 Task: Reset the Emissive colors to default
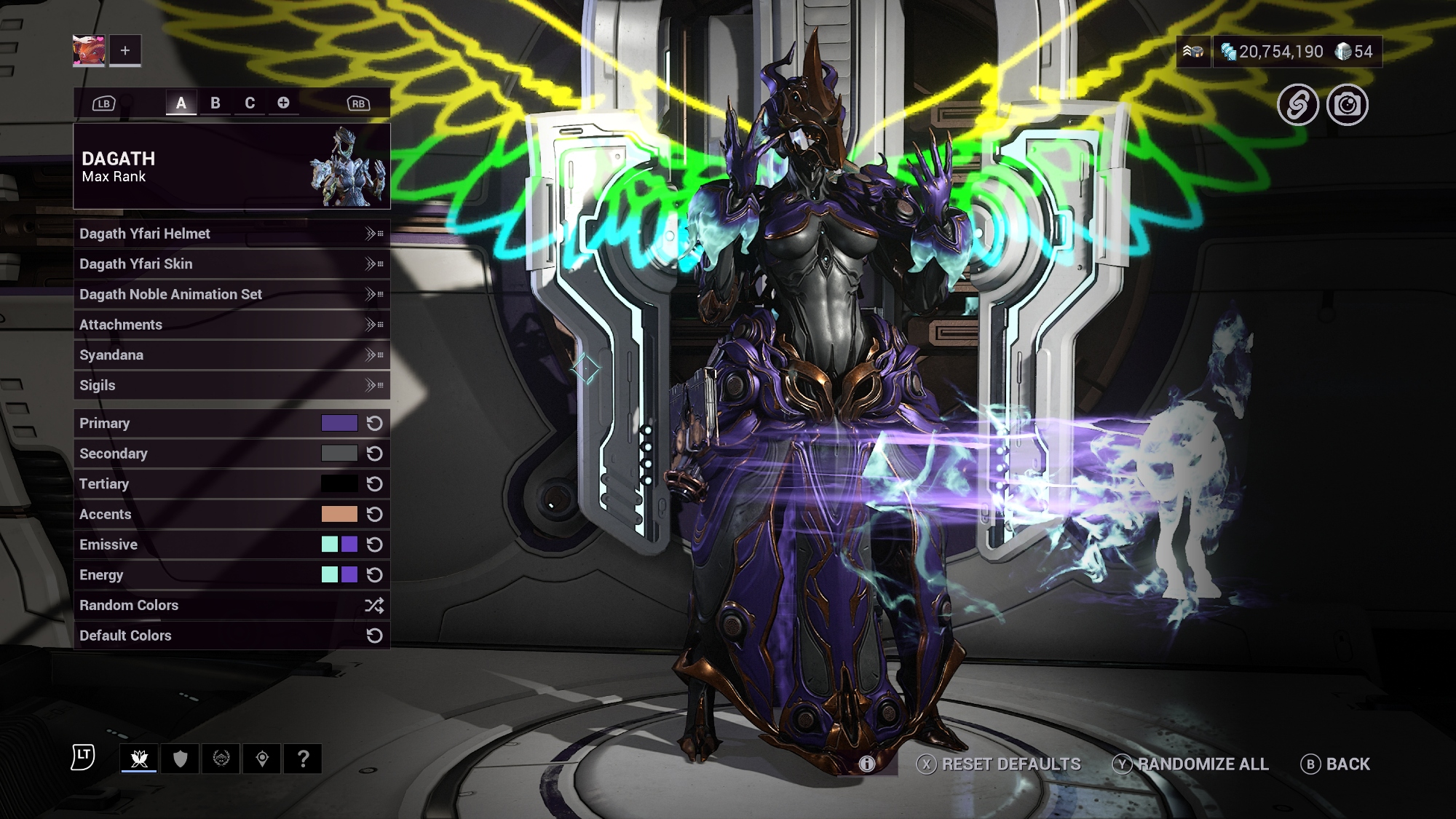tap(374, 545)
